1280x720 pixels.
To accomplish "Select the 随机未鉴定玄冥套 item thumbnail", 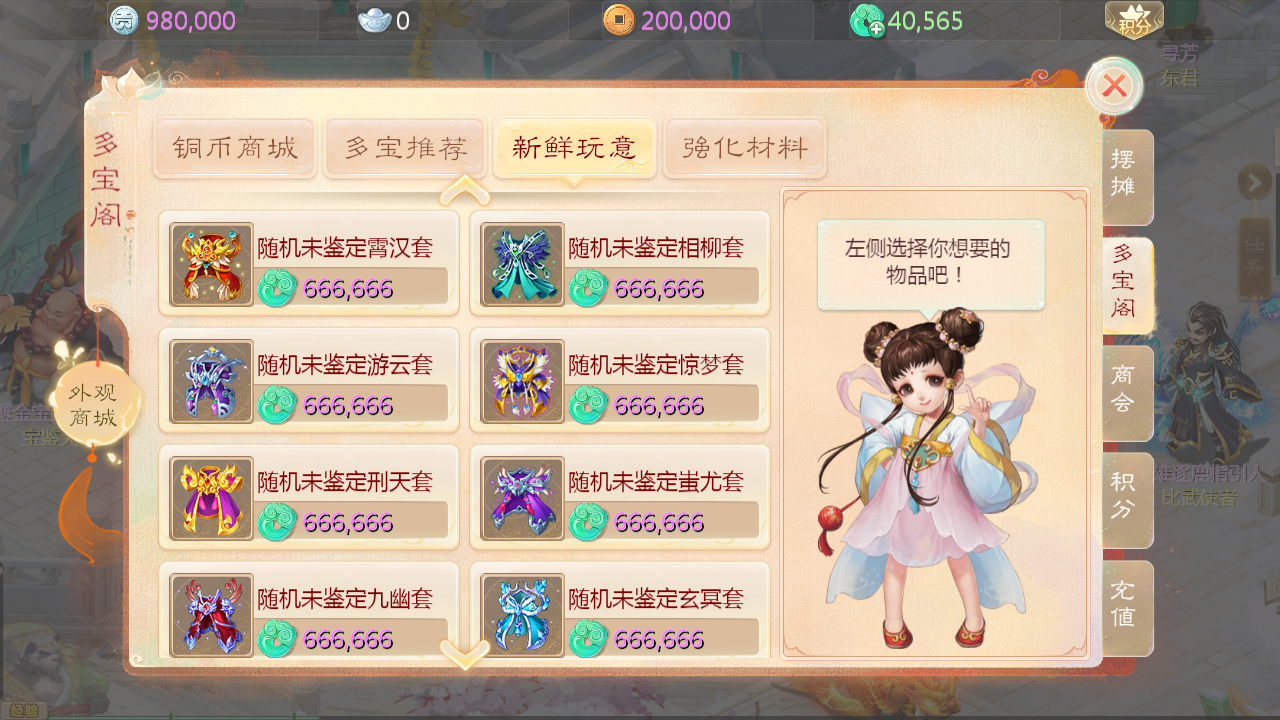I will point(521,614).
